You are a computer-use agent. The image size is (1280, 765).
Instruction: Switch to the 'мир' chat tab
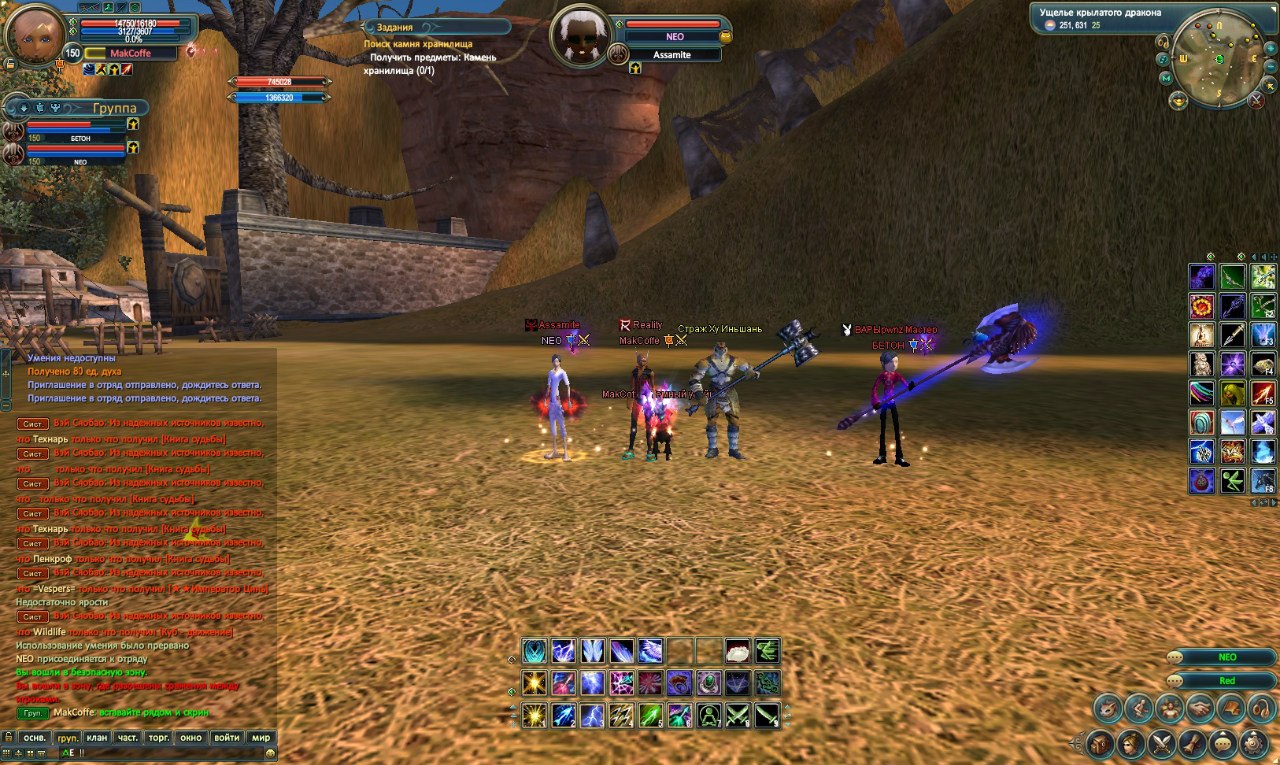coord(261,738)
